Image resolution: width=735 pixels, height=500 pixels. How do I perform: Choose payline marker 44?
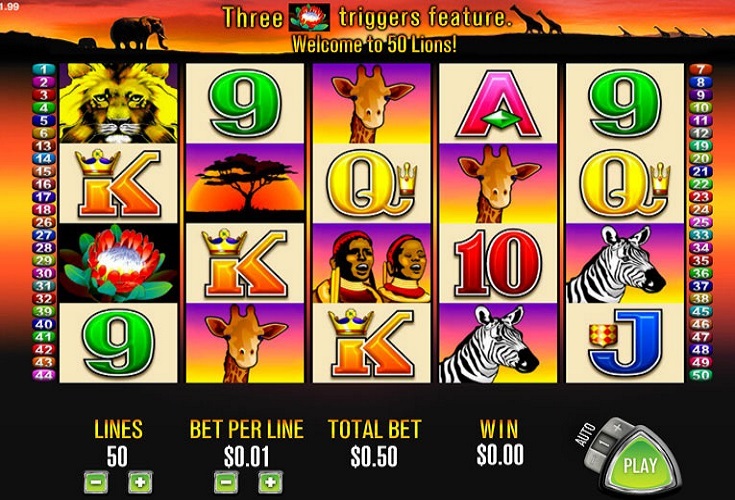pyautogui.click(x=44, y=374)
